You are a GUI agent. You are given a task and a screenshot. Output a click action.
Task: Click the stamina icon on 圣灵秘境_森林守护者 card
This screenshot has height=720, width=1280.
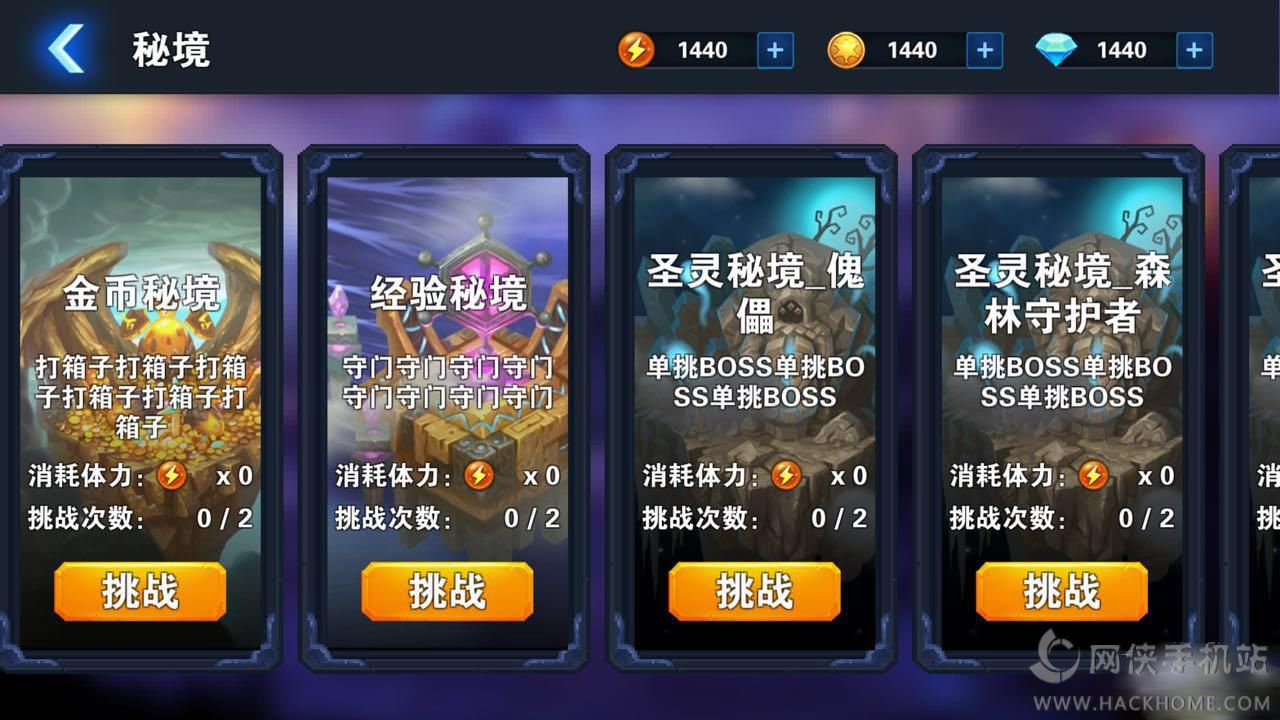[x=1096, y=477]
